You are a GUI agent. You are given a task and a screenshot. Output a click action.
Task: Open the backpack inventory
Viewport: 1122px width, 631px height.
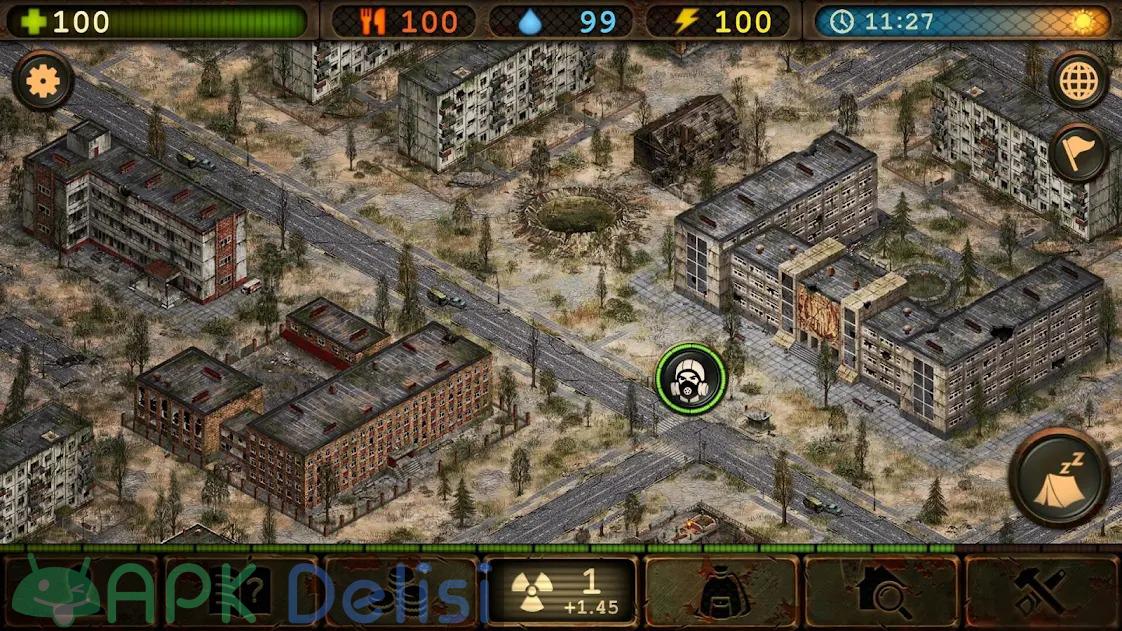coord(720,592)
